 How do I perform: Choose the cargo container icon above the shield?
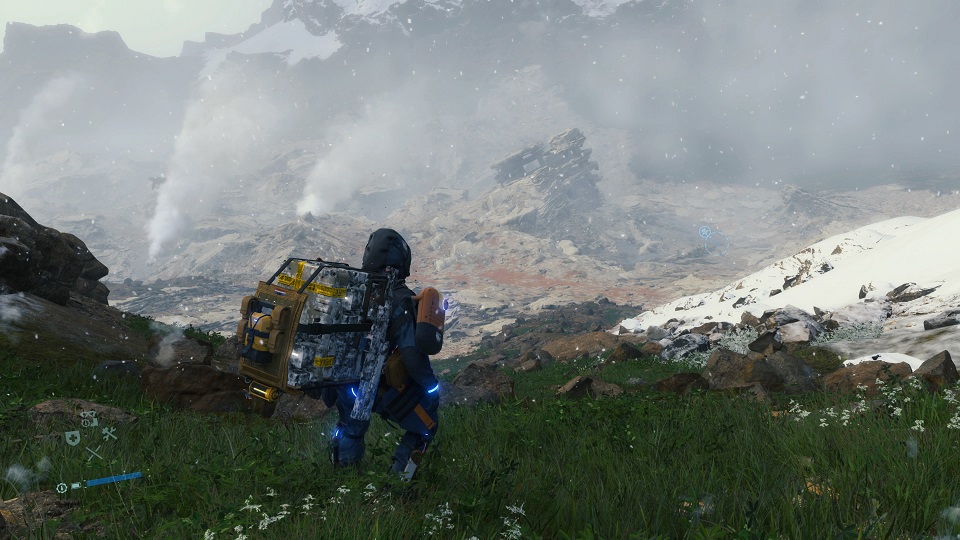point(89,419)
